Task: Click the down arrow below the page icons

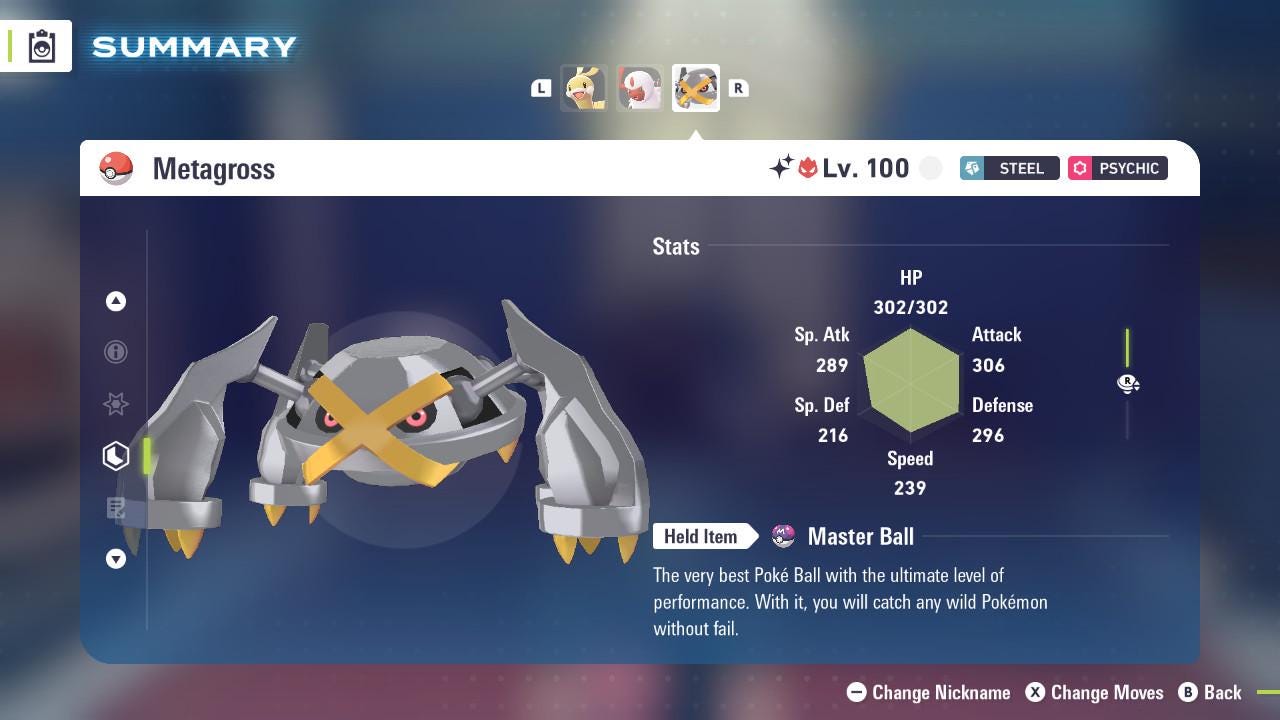Action: click(x=116, y=560)
